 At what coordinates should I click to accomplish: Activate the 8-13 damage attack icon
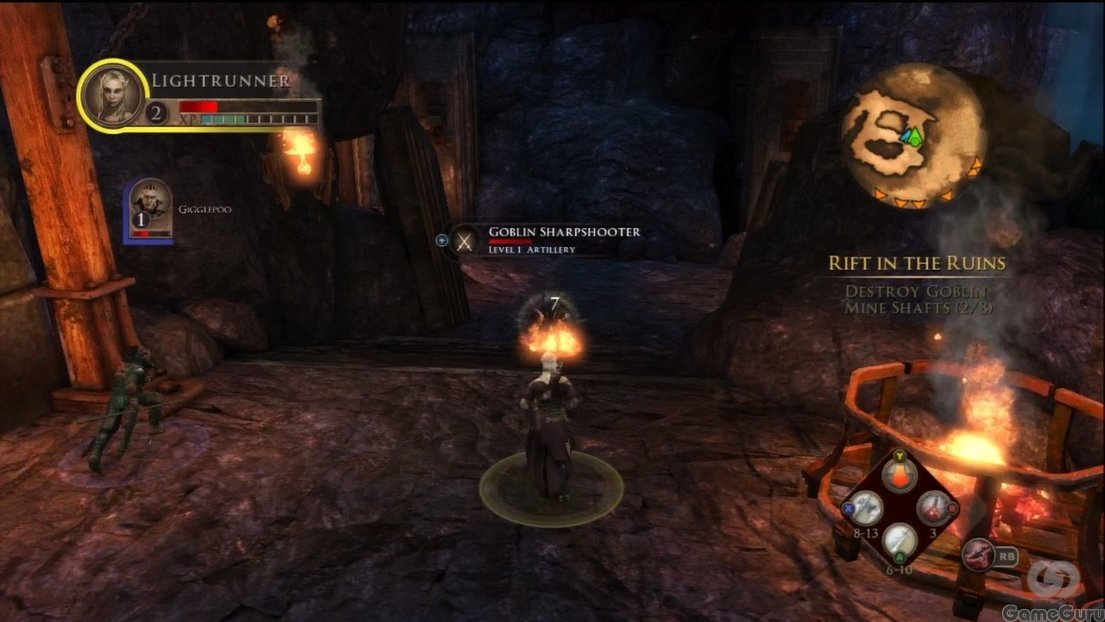(863, 508)
